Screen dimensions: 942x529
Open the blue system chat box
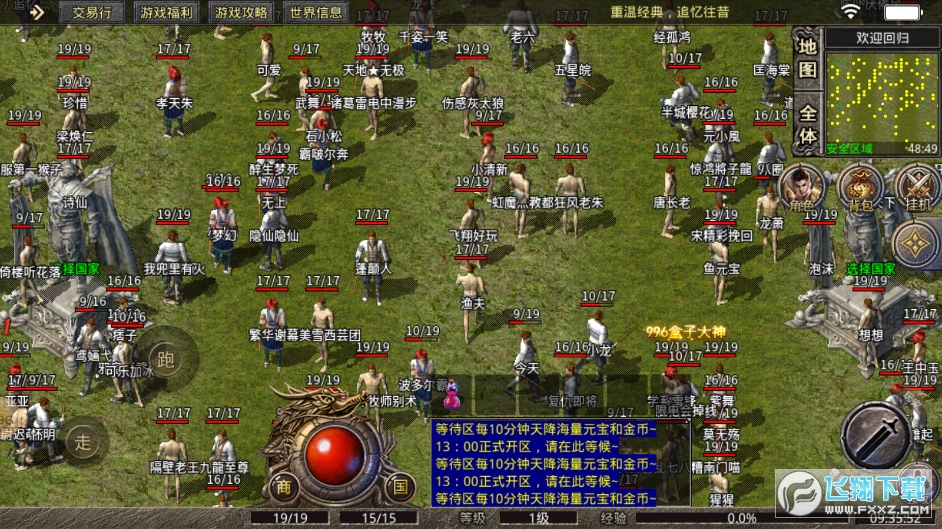tap(545, 461)
